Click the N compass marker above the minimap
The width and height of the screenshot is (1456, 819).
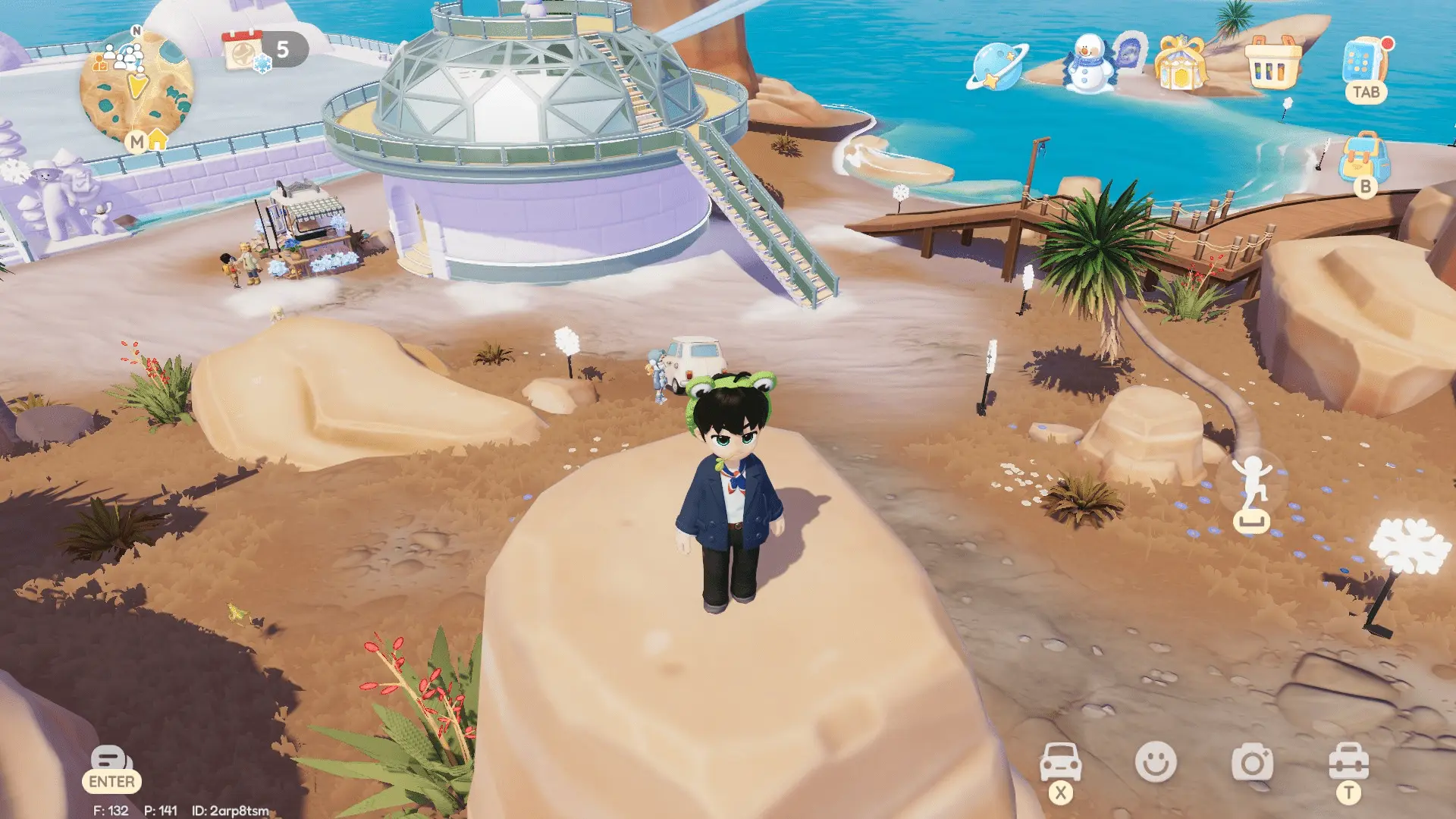pyautogui.click(x=135, y=32)
